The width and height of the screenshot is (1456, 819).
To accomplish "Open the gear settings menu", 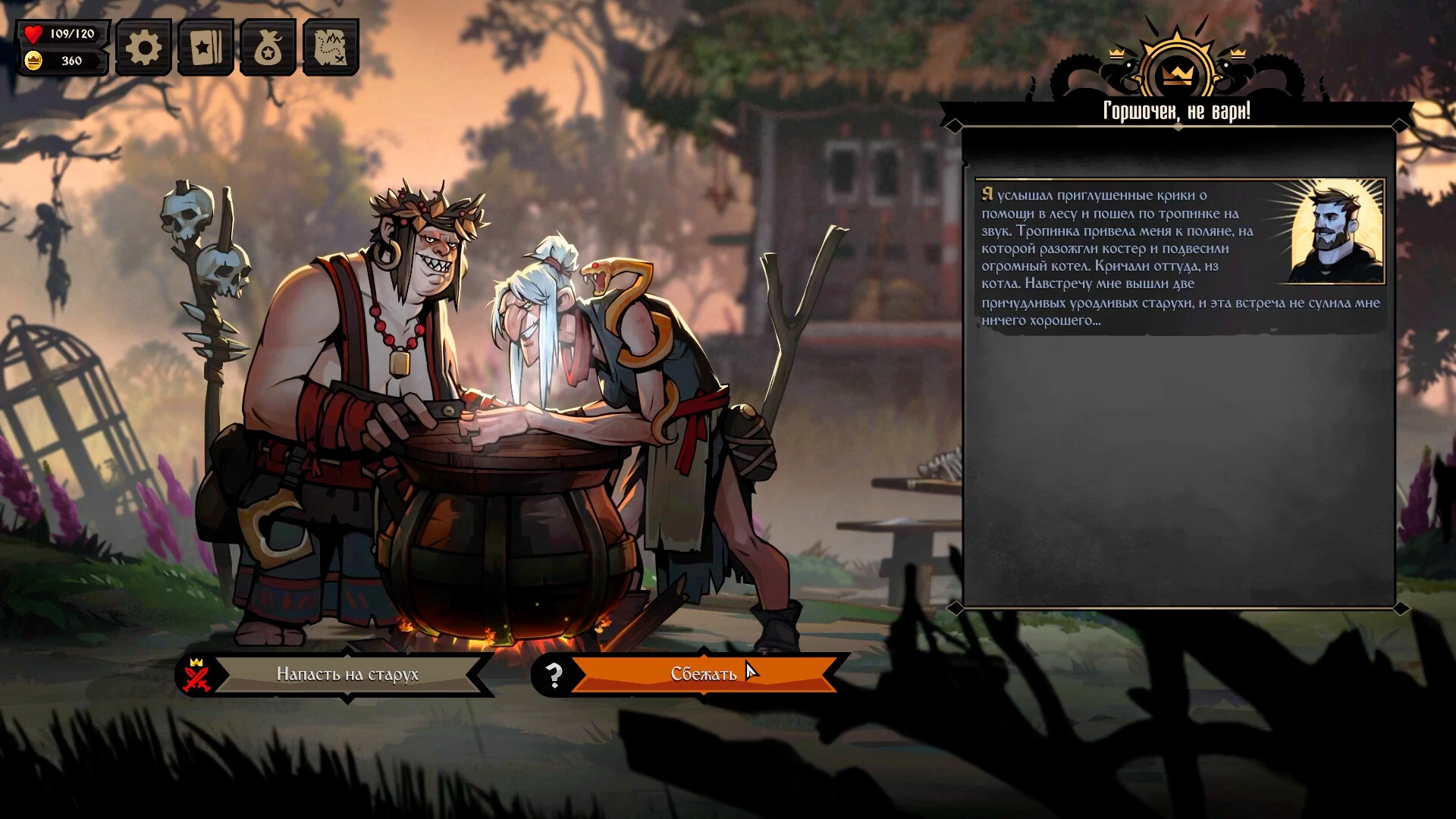I will 143,48.
